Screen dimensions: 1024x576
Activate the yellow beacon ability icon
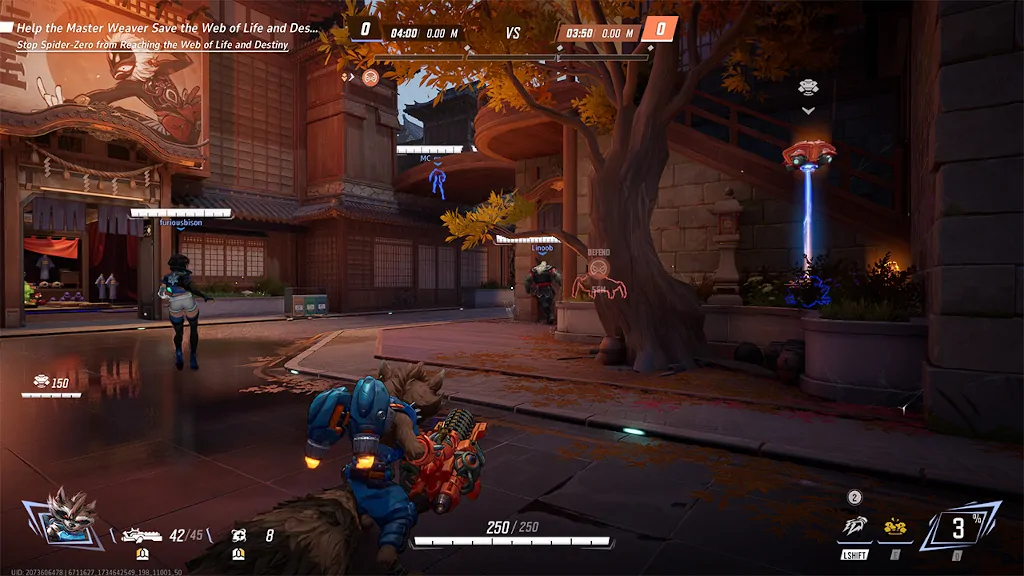click(x=894, y=527)
